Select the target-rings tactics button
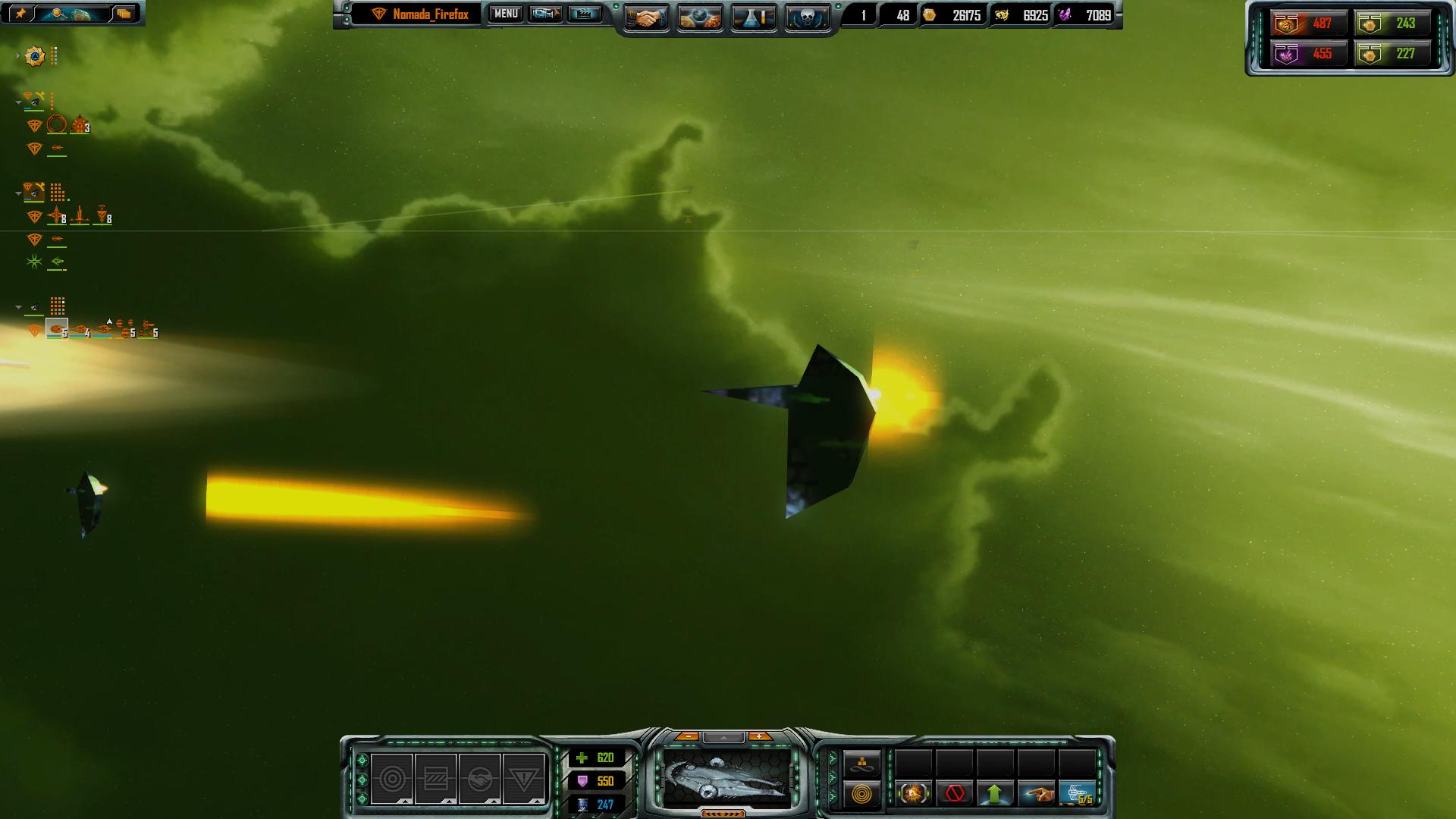The width and height of the screenshot is (1456, 819). click(x=392, y=779)
